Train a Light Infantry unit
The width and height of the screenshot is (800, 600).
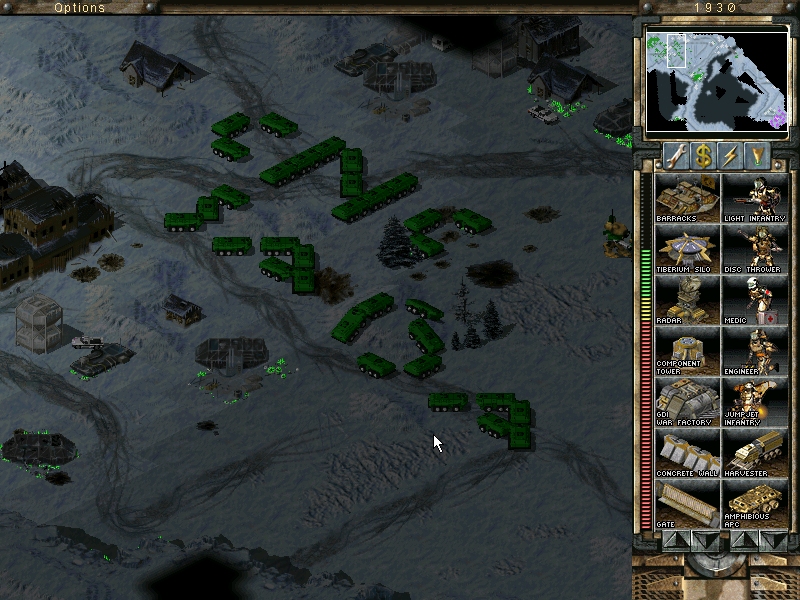pyautogui.click(x=755, y=198)
